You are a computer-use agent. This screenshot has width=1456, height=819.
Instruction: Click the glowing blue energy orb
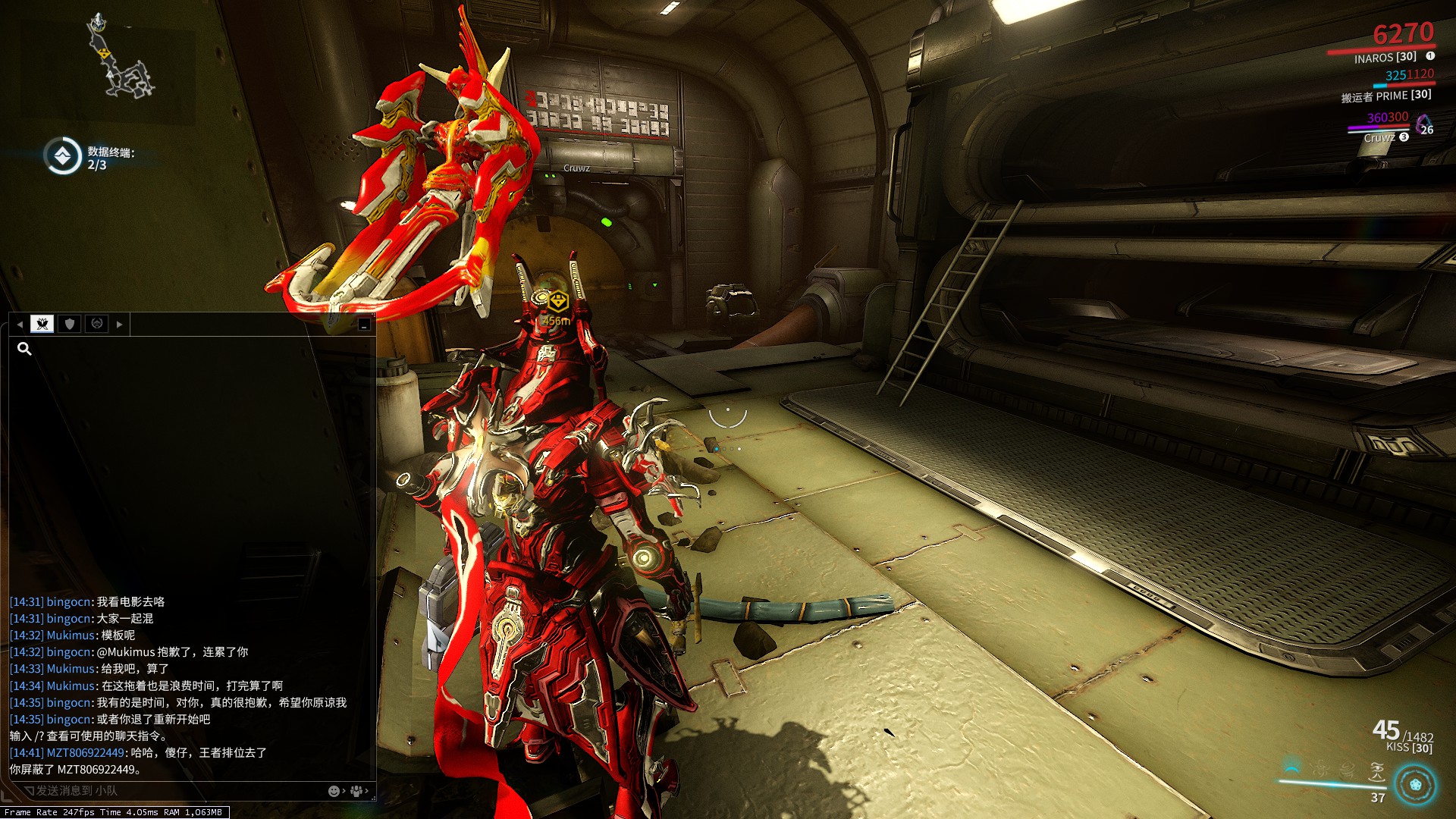pos(1415,784)
